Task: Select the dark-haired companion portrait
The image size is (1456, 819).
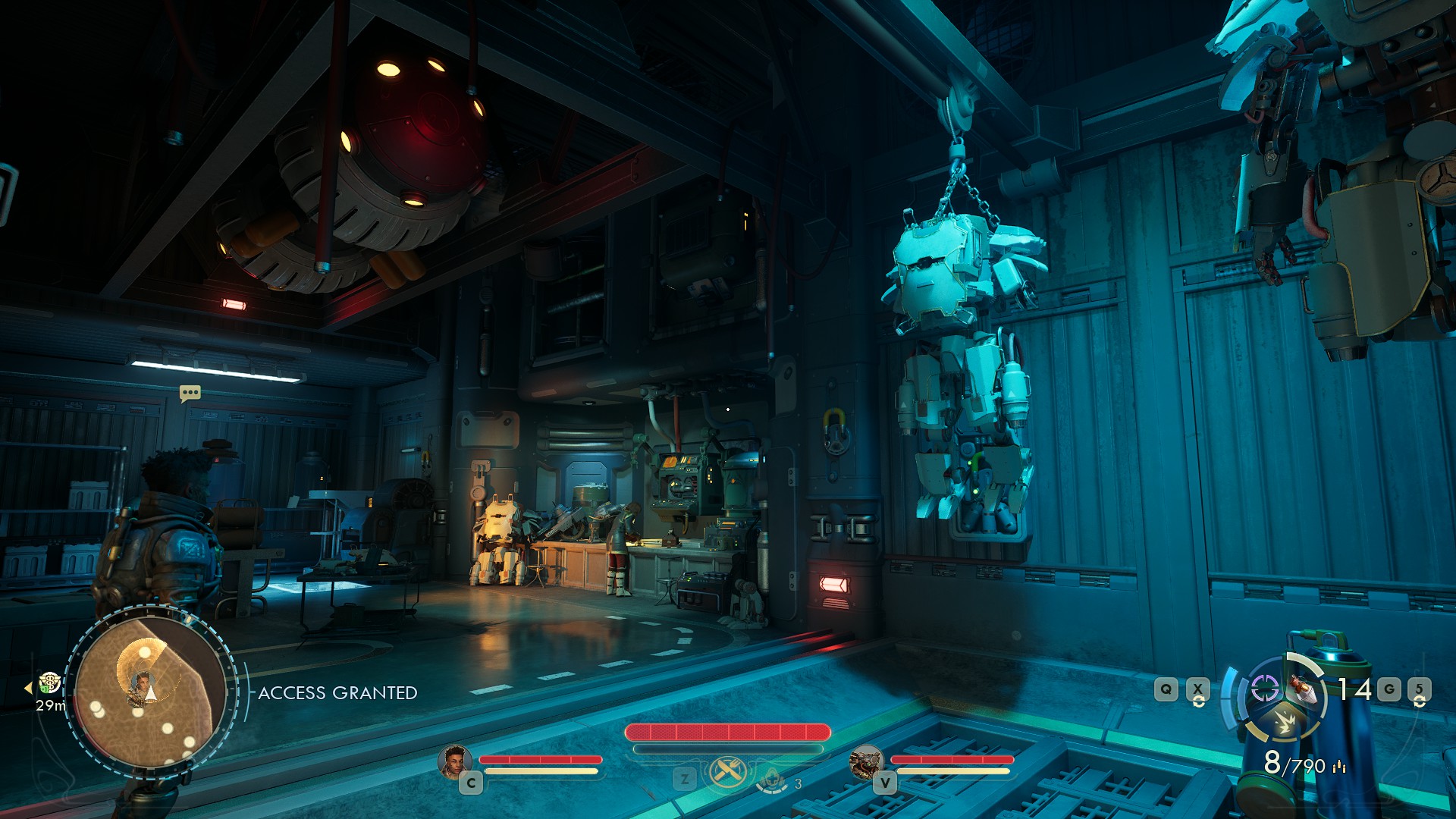Action: (x=453, y=761)
